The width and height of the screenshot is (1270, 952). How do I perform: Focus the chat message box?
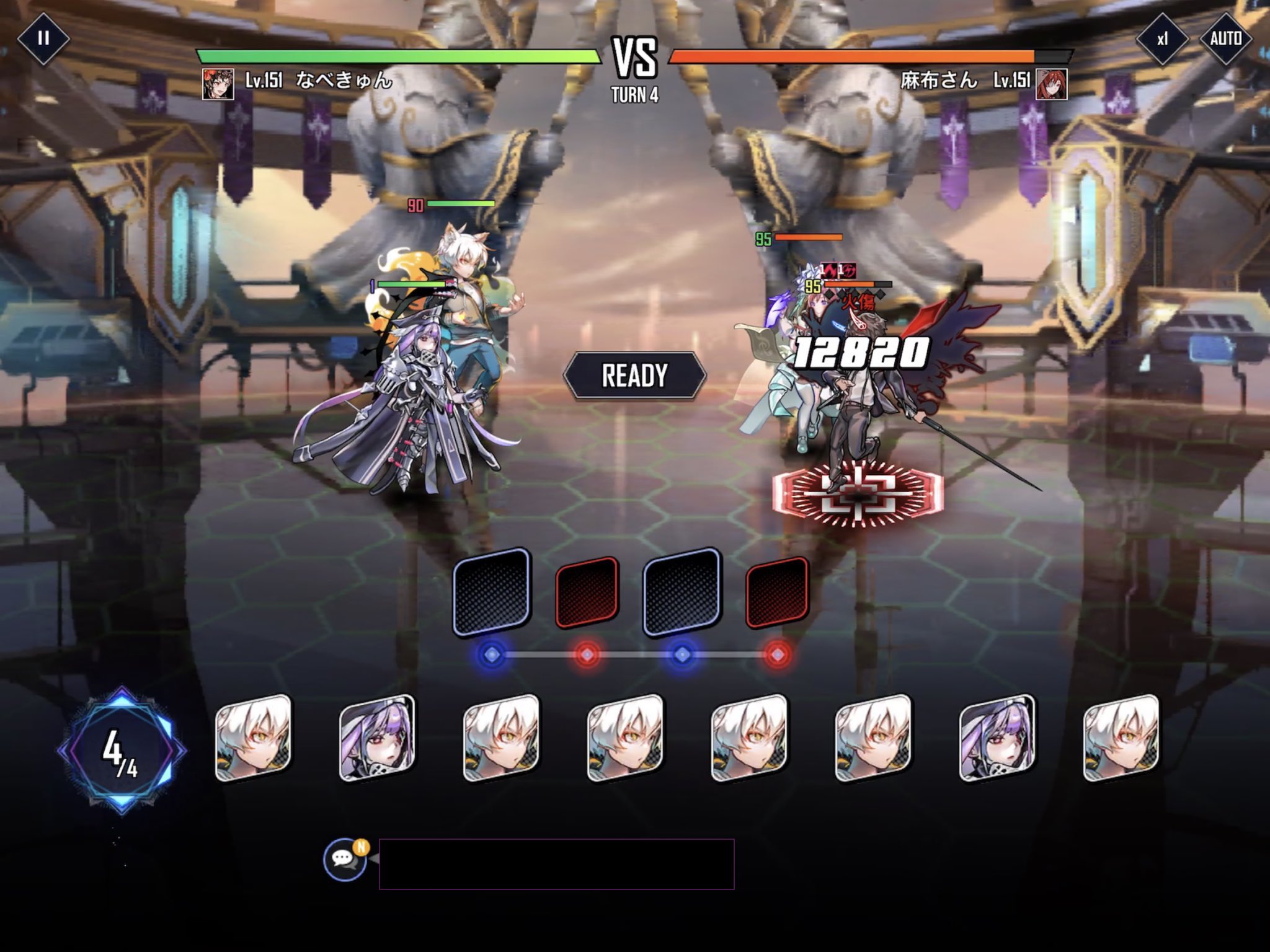pyautogui.click(x=556, y=864)
